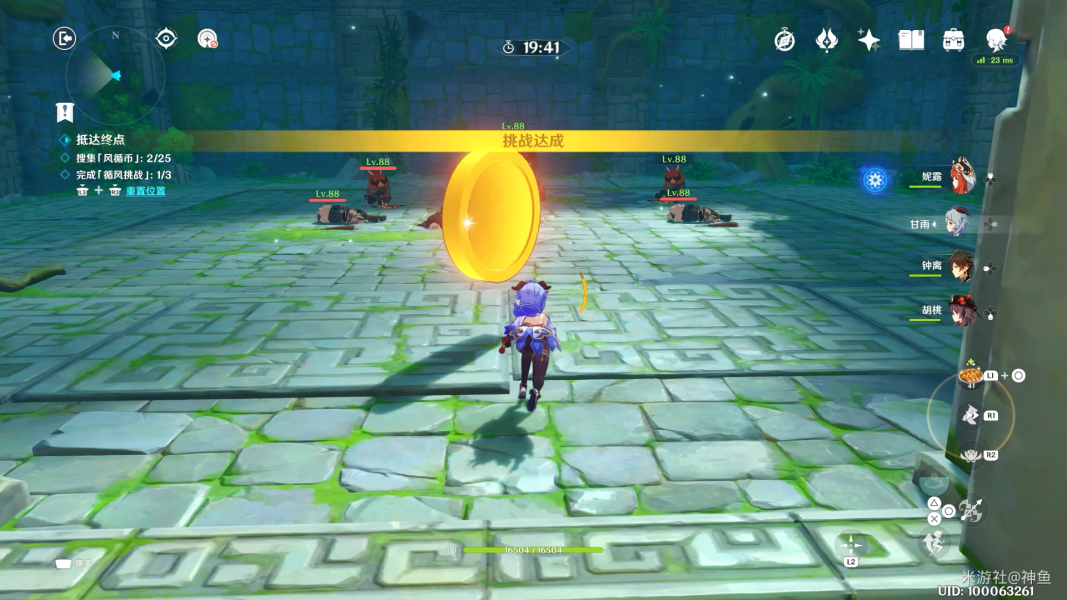Open the winged events icon
The width and height of the screenshot is (1067, 600).
click(x=827, y=40)
